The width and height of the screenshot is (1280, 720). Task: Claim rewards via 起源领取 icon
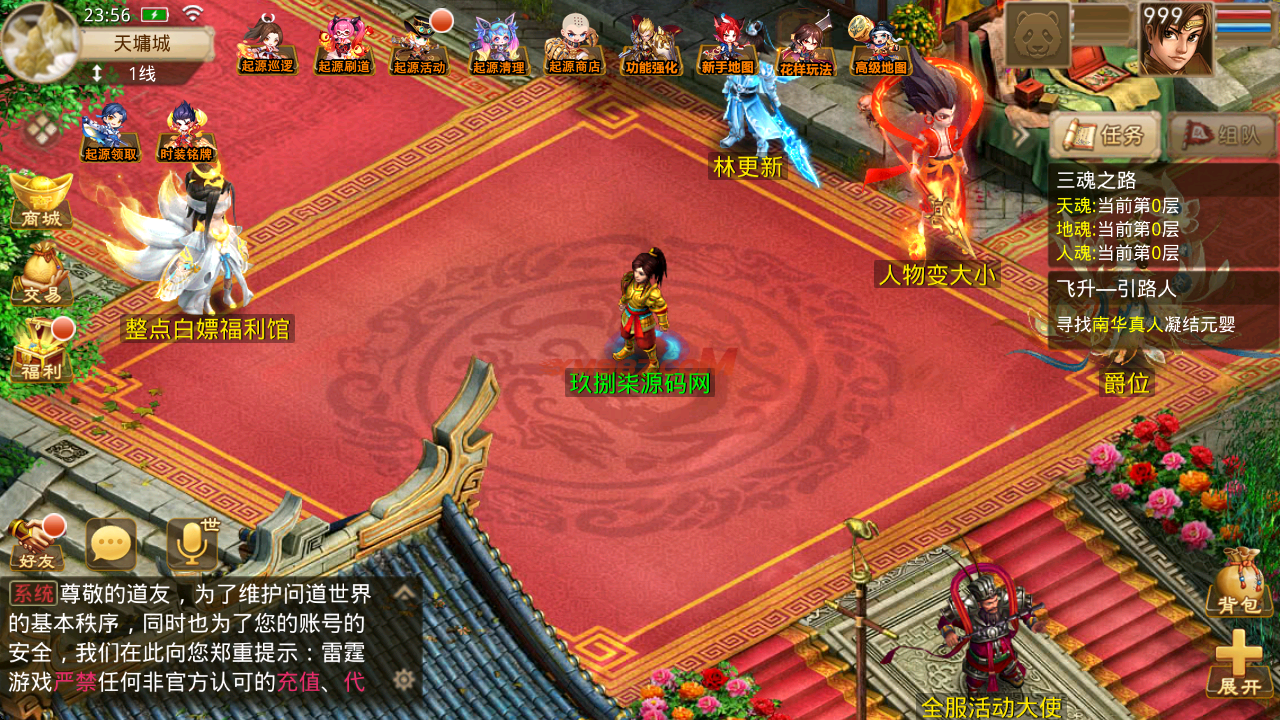tap(110, 132)
